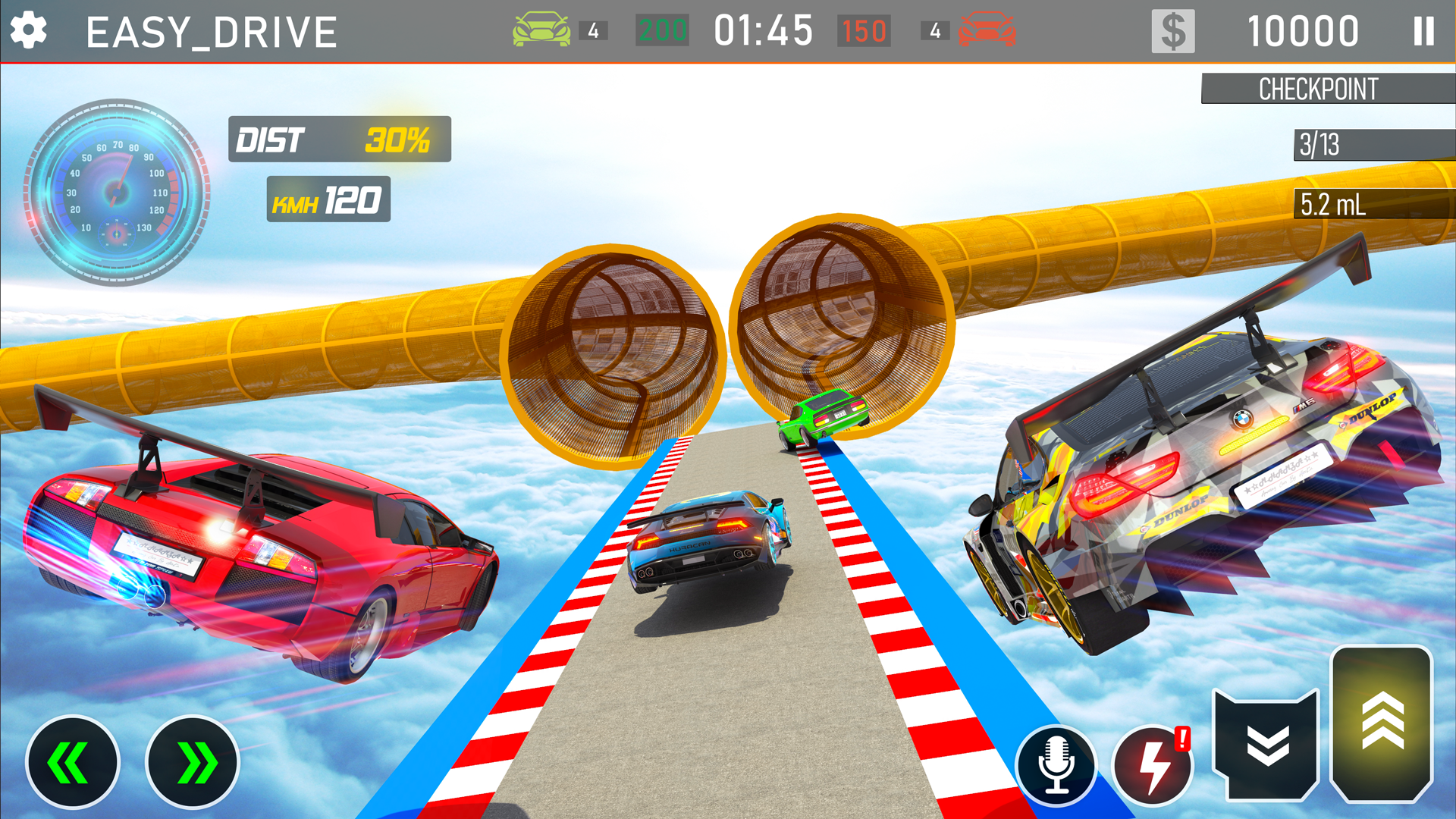
Task: Open the settings gear
Action: (29, 30)
